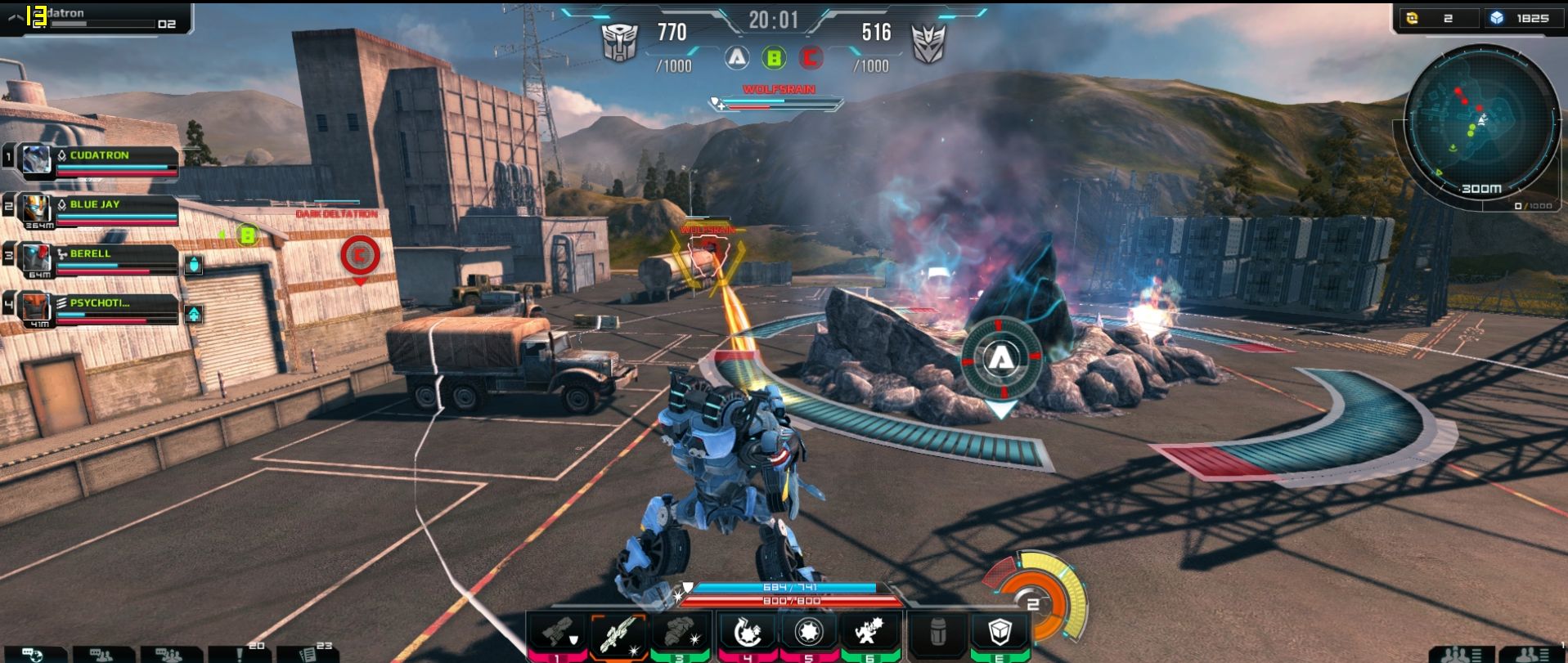Viewport: 1568px width, 663px height.
Task: Open the two-person team chat channel
Action: pos(103,655)
